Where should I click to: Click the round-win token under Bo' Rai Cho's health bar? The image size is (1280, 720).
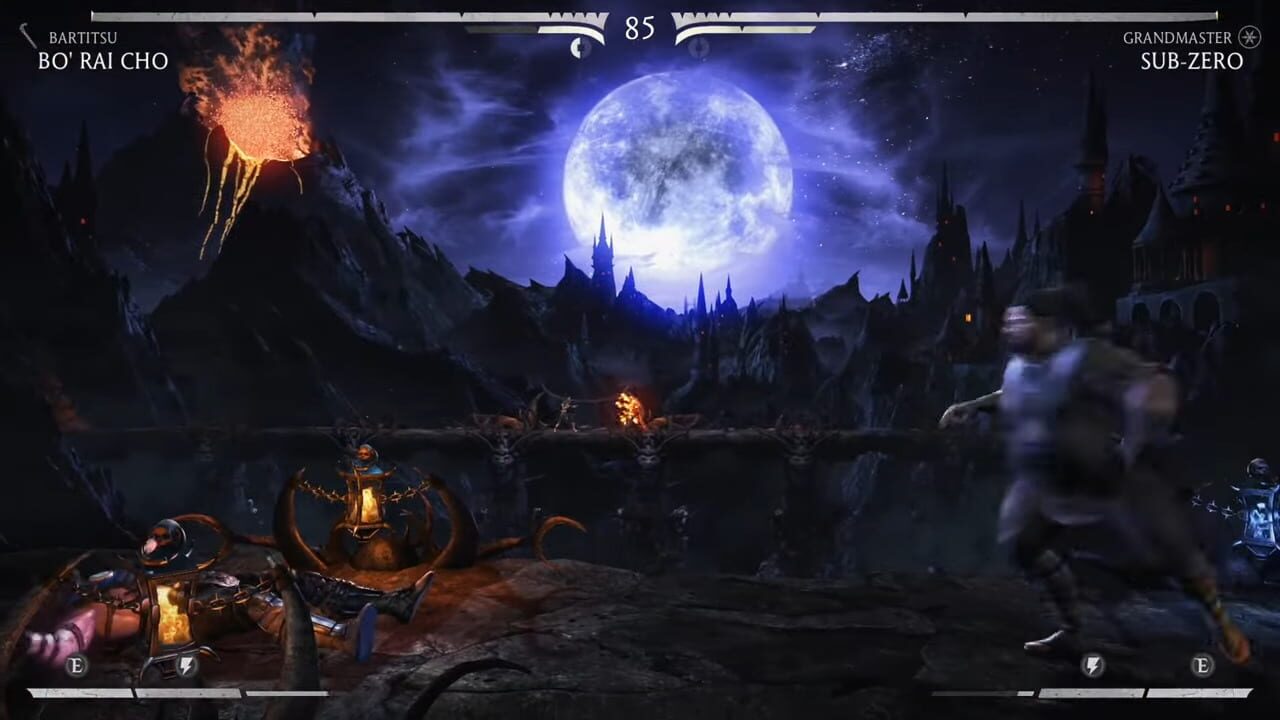pyautogui.click(x=577, y=45)
